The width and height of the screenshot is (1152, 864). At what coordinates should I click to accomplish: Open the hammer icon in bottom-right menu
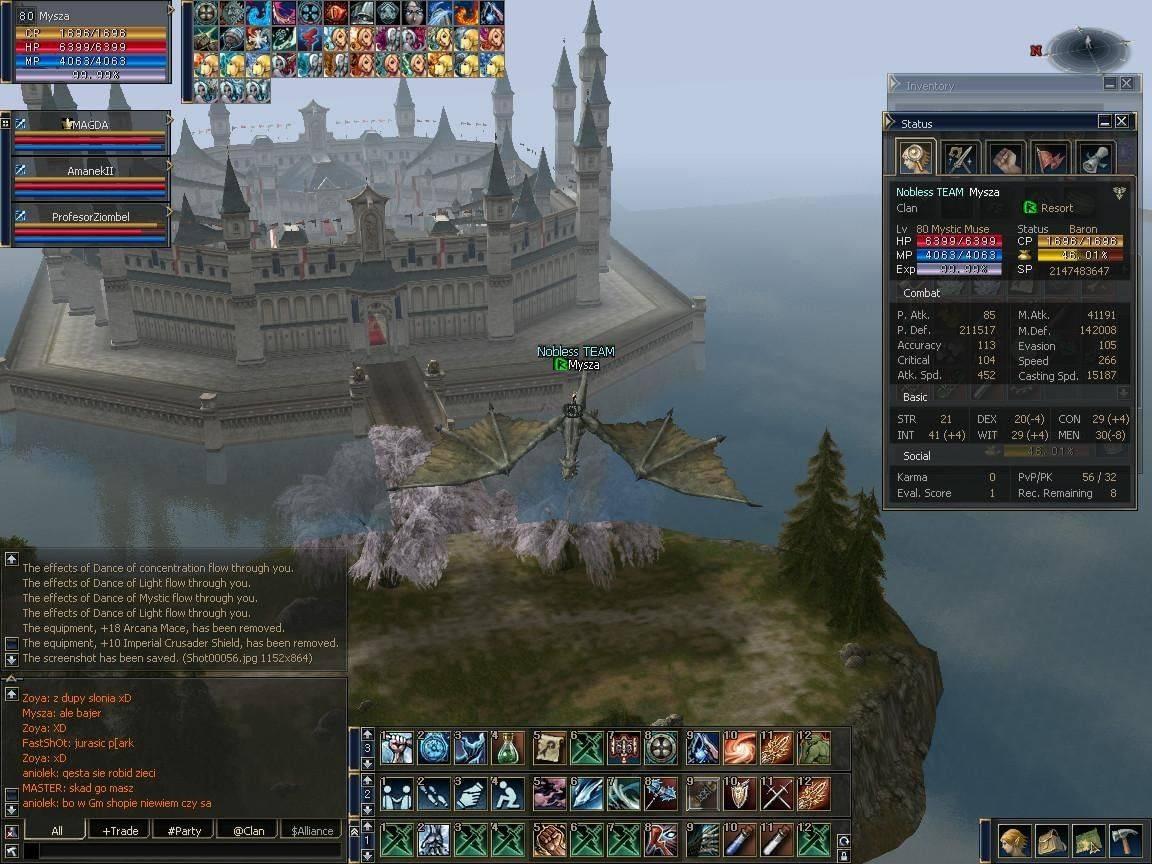(x=1124, y=841)
